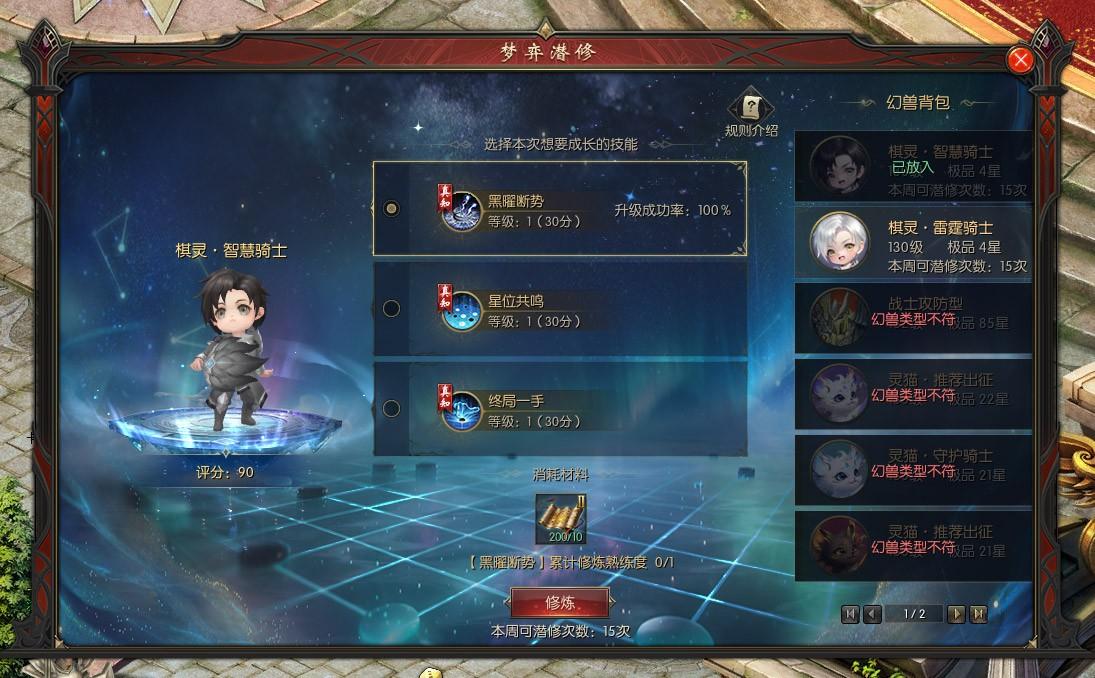Image resolution: width=1095 pixels, height=678 pixels.
Task: Click the 黑曜断势 skill icon
Action: [462, 211]
